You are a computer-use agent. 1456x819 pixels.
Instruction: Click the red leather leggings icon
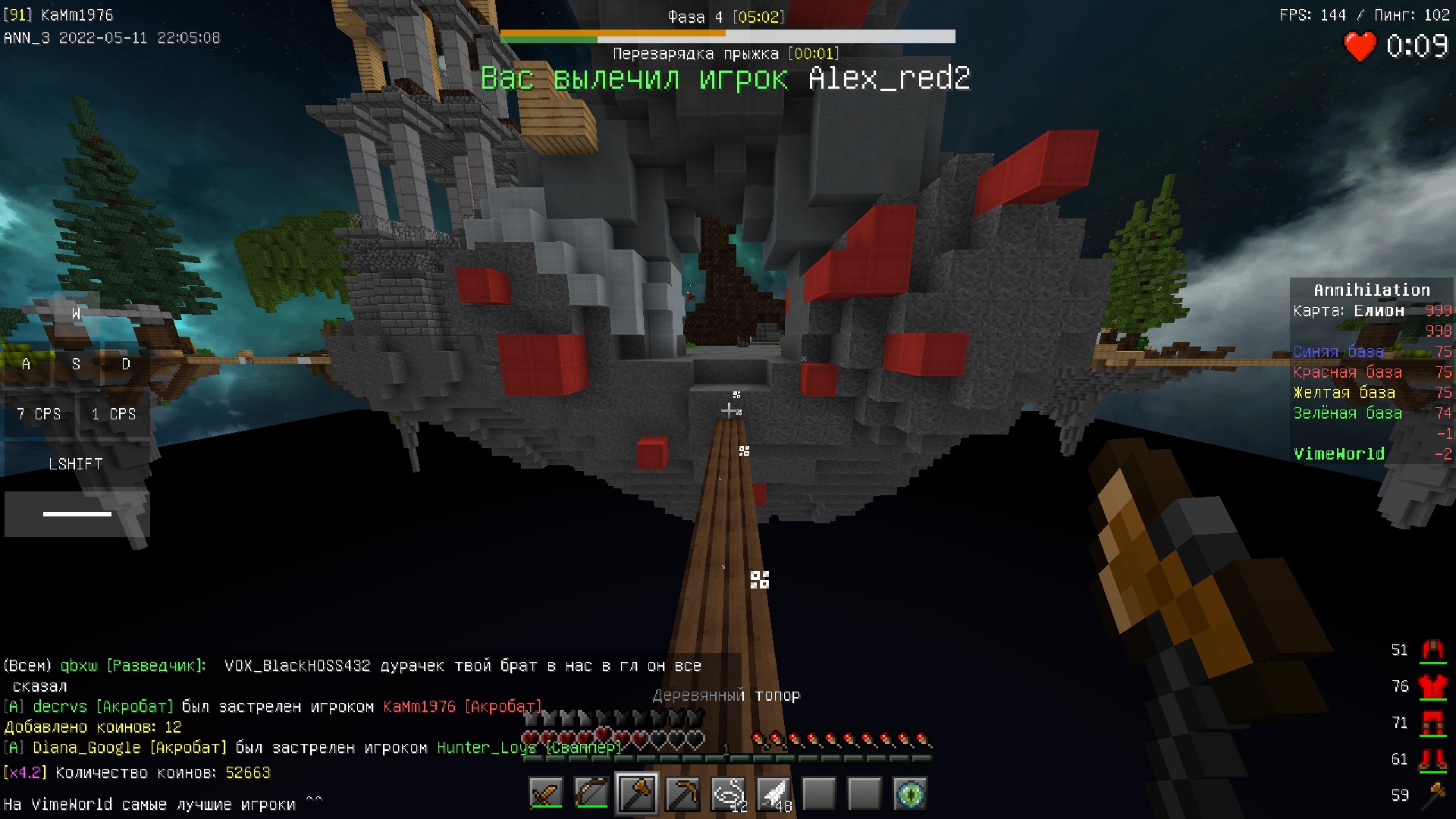pyautogui.click(x=1432, y=723)
